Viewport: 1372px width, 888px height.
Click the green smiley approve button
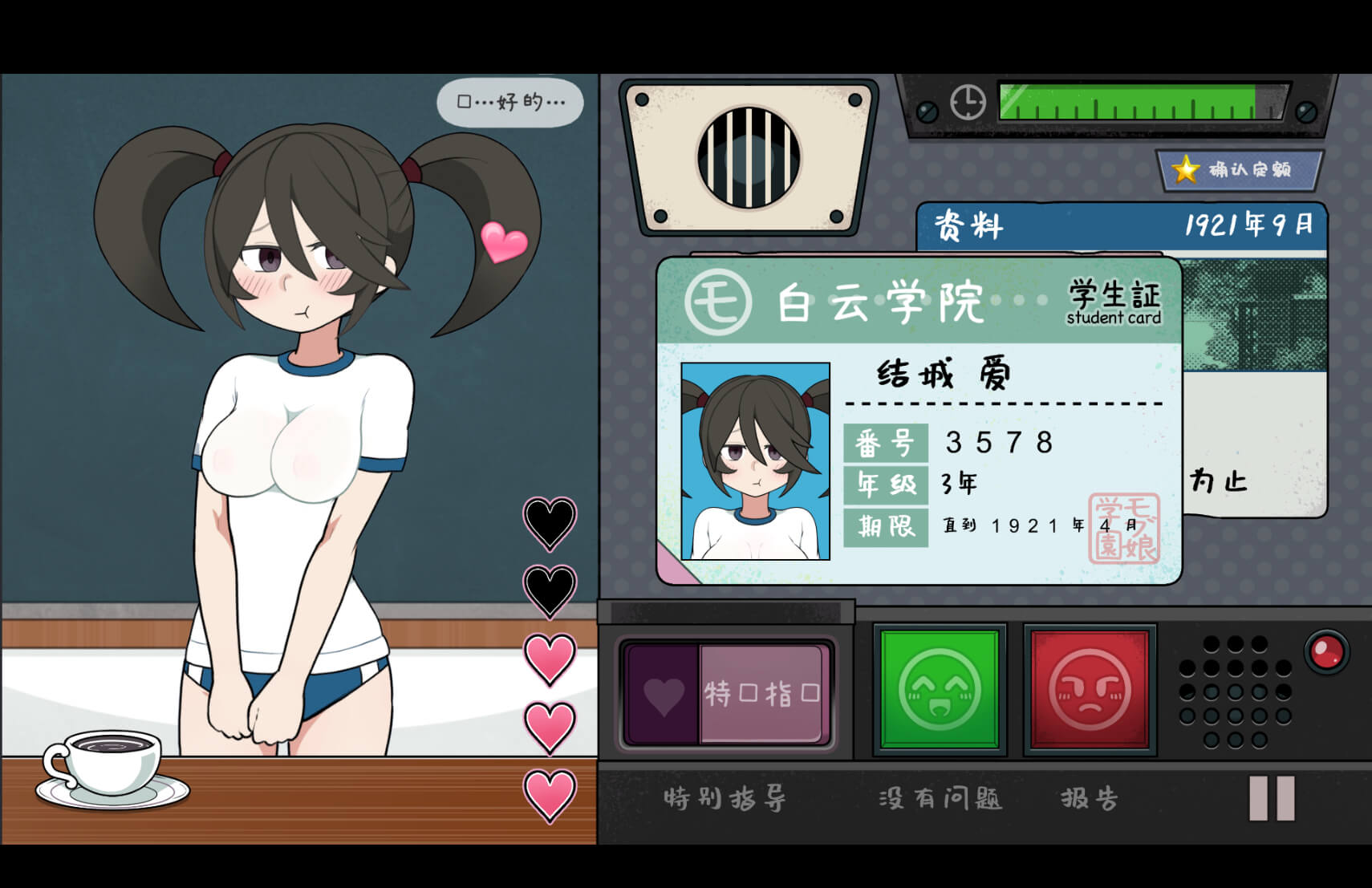point(940,690)
